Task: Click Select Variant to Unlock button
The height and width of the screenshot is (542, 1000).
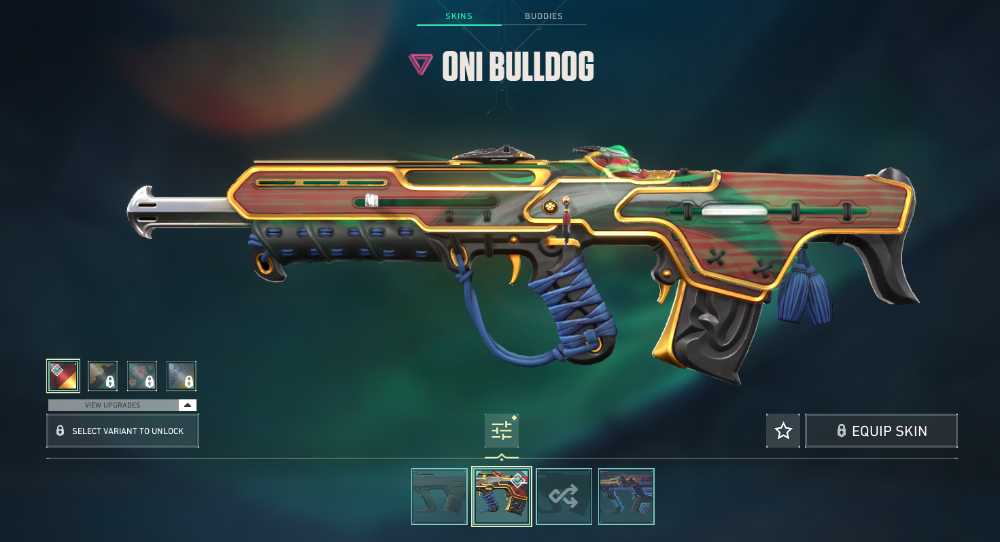Action: pos(122,431)
